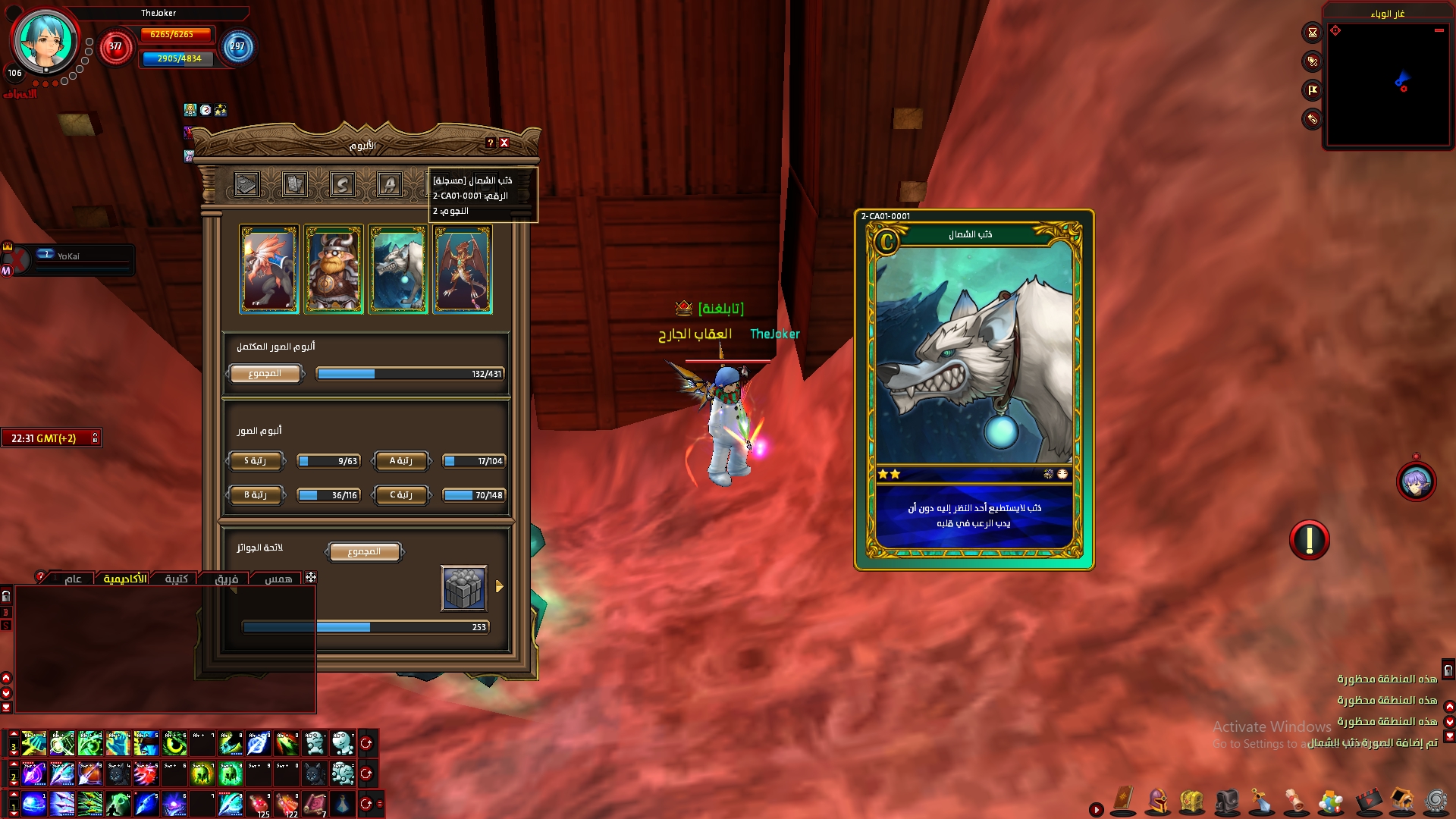
Task: Select the gray gift box reward
Action: click(464, 588)
